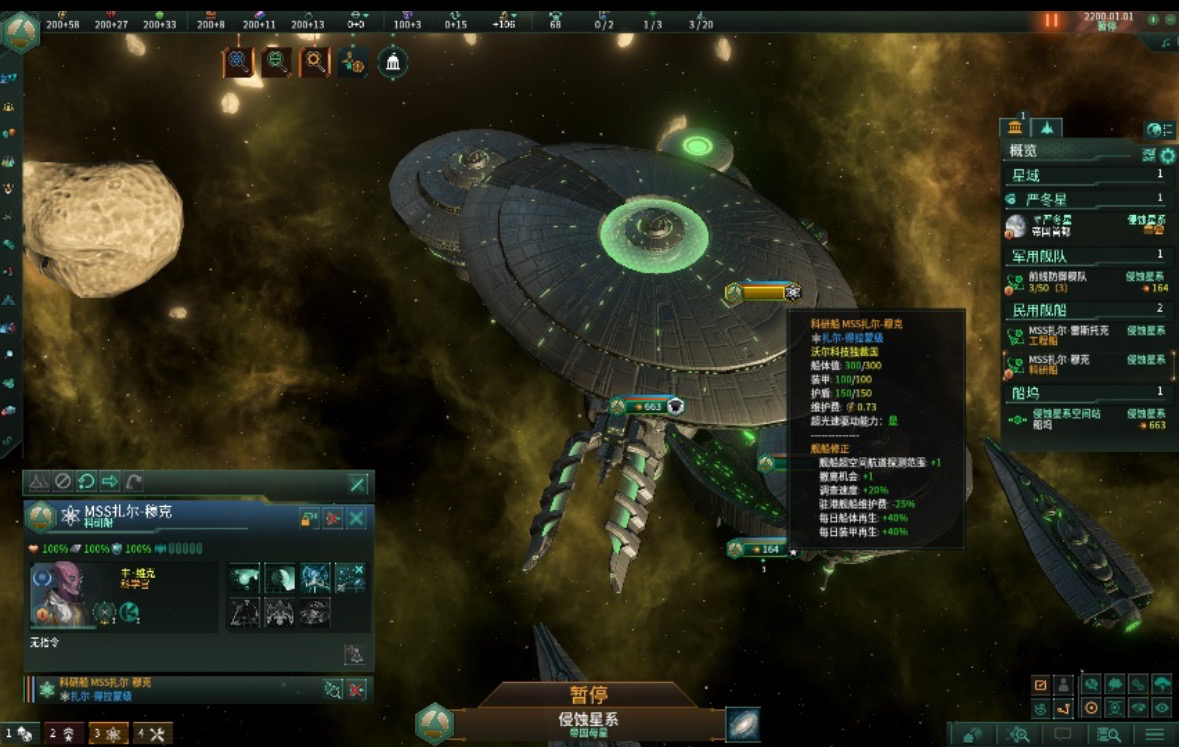Screen dimensions: 1179x747
Task: Click the pause button beside the date
Action: [x=1051, y=19]
